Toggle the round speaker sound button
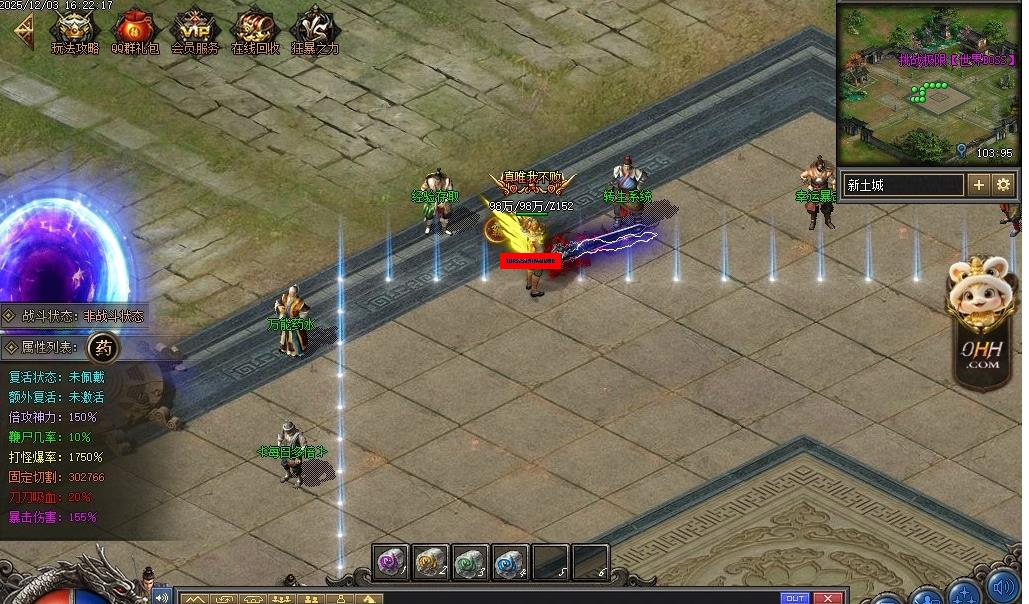Image resolution: width=1029 pixels, height=604 pixels. [x=1002, y=585]
